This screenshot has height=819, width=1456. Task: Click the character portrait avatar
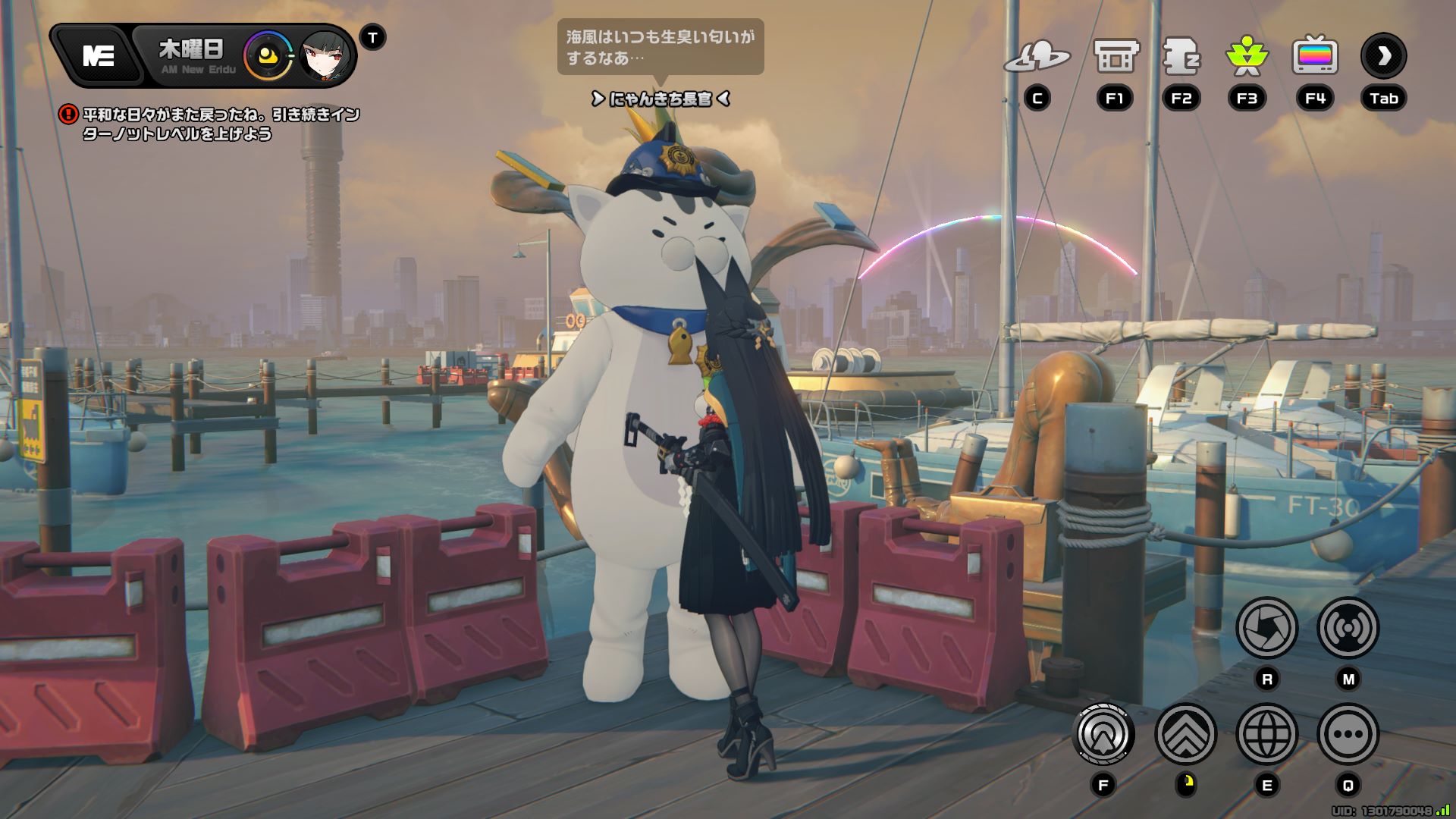click(x=326, y=57)
